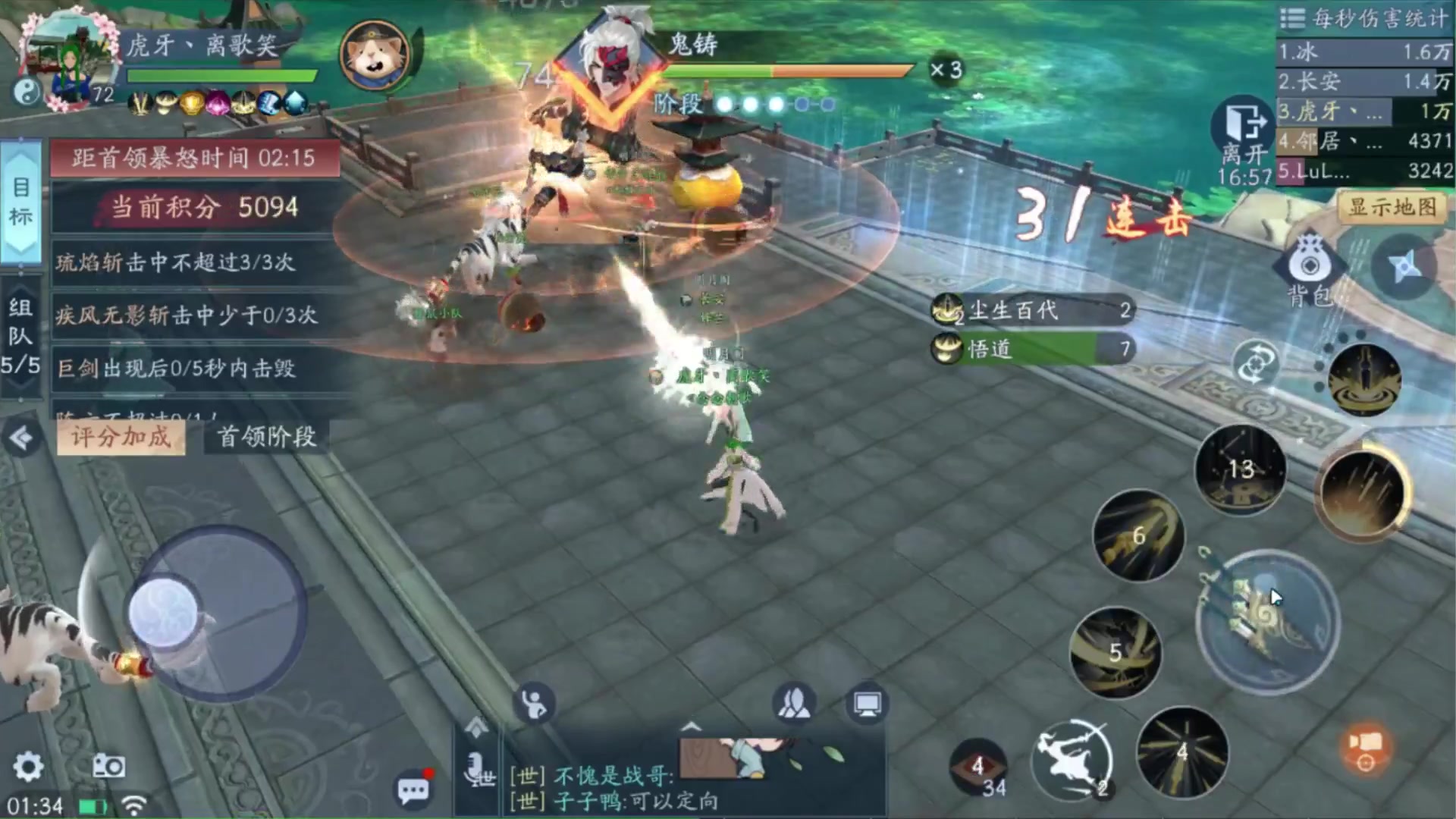Select the 目标 objectives side tab

[x=21, y=201]
